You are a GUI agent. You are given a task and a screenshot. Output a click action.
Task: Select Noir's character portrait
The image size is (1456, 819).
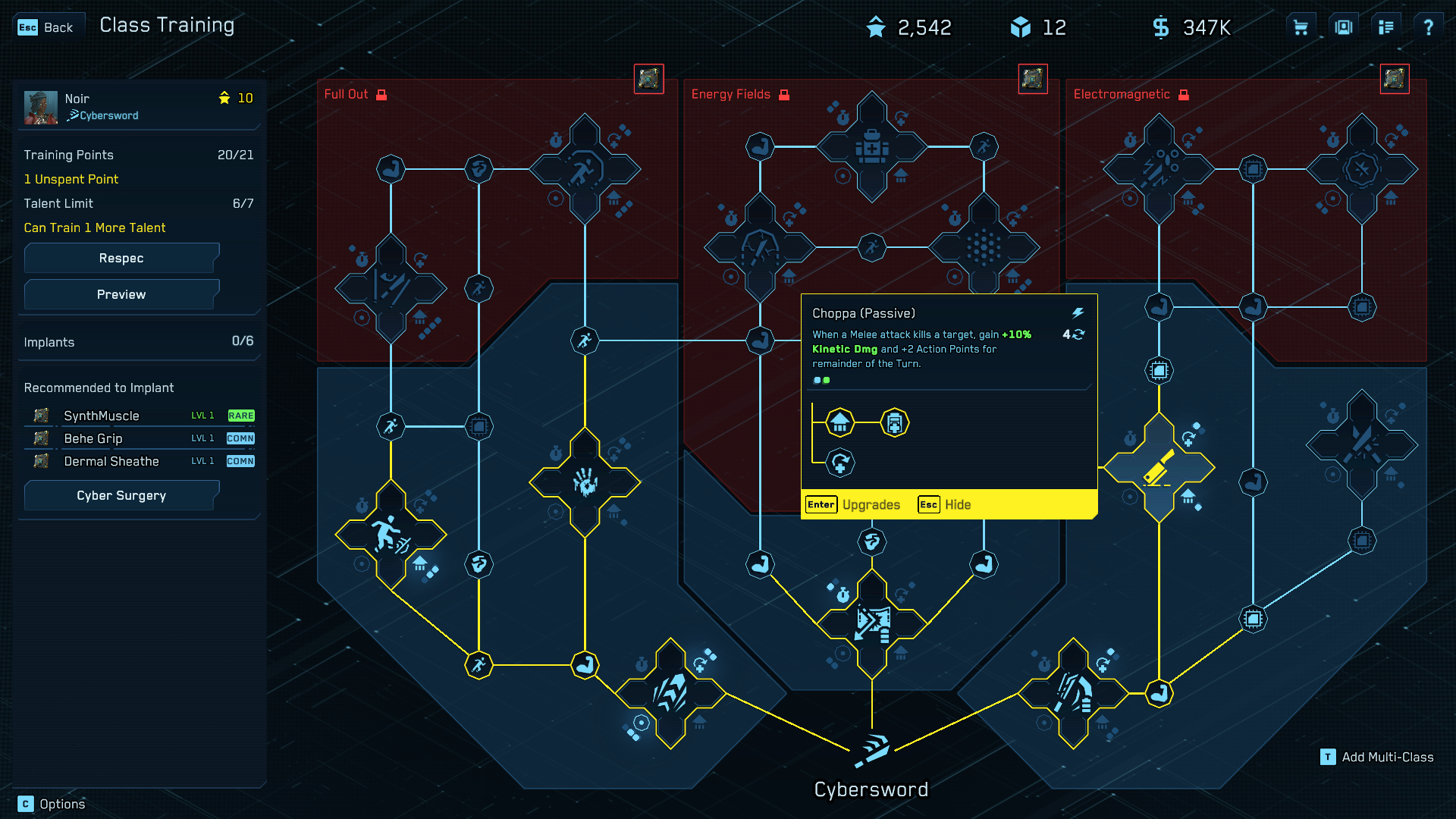tap(40, 106)
